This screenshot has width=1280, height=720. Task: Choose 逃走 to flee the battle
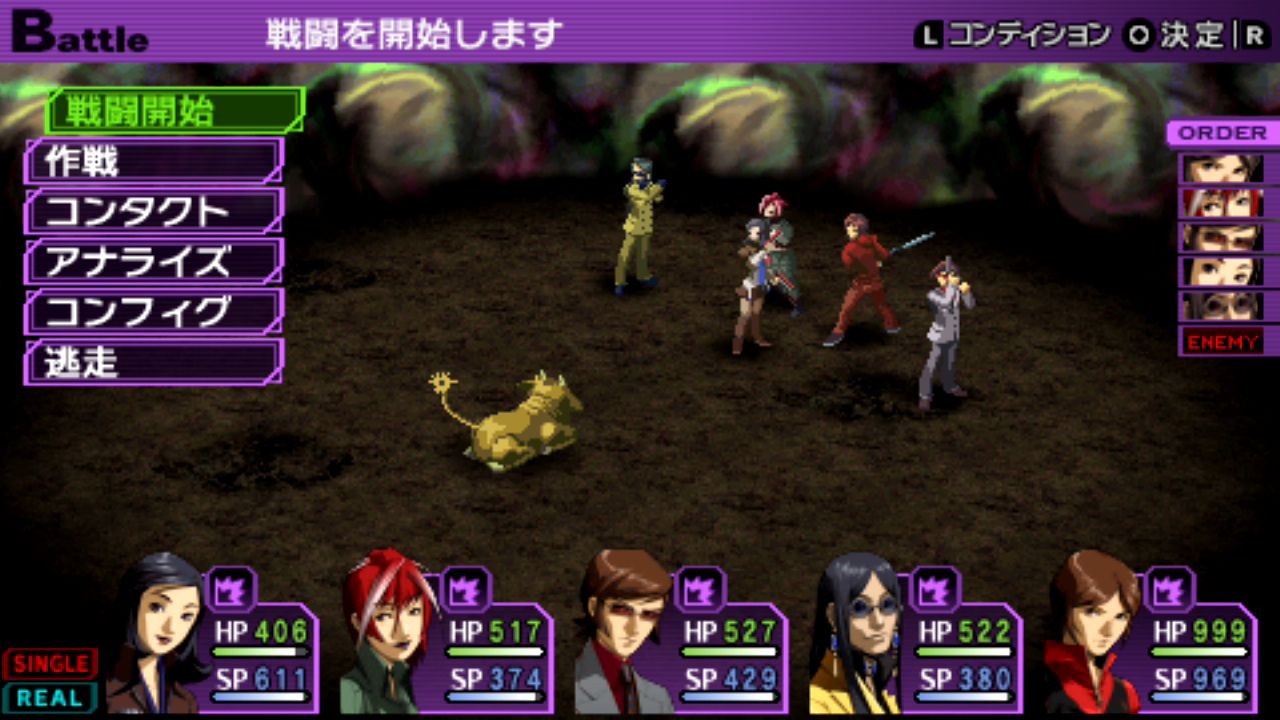pos(154,362)
